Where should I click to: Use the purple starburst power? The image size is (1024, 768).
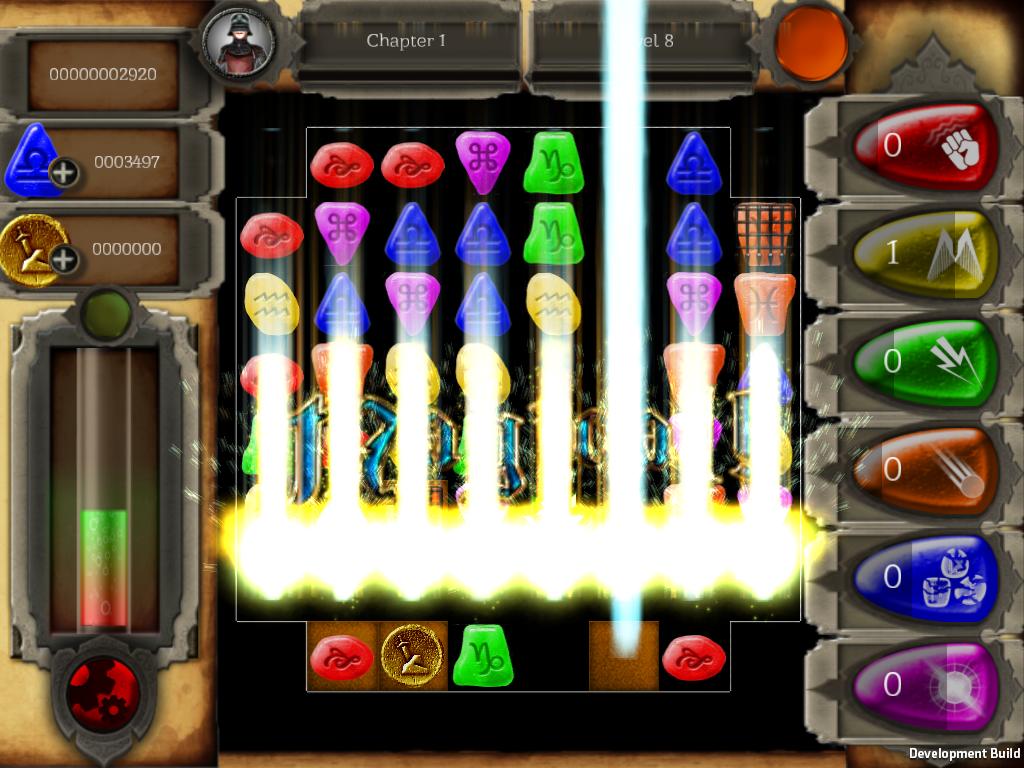coord(925,686)
